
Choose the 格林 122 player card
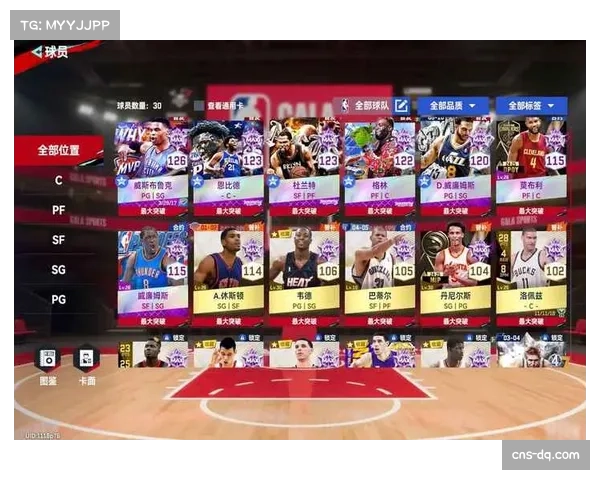pyautogui.click(x=380, y=163)
